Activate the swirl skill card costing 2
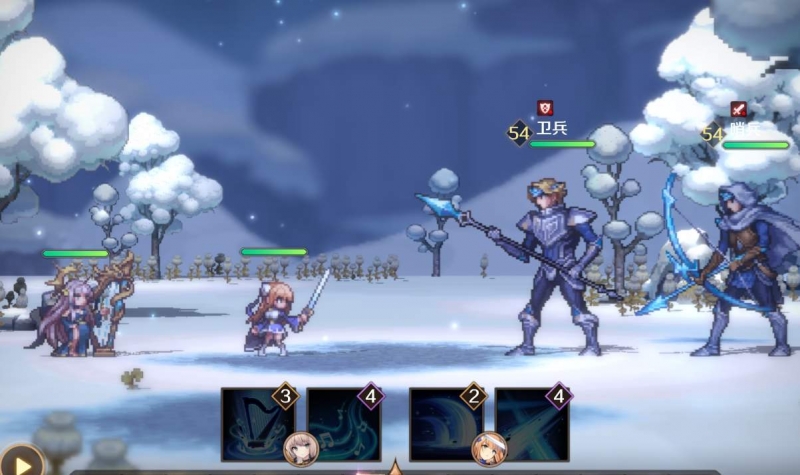The image size is (800, 475). click(446, 424)
